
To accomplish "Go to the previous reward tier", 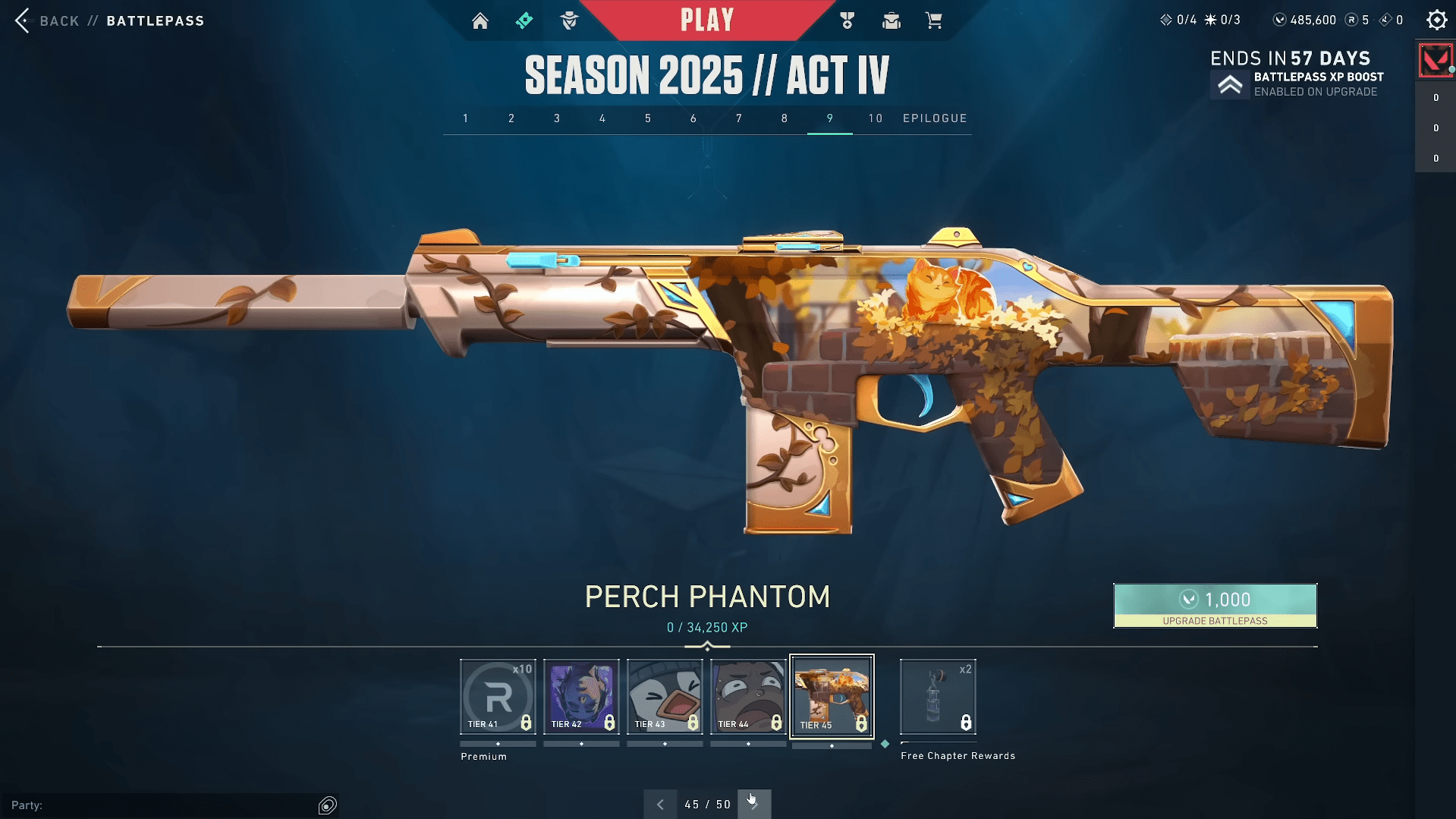I will pyautogui.click(x=660, y=805).
